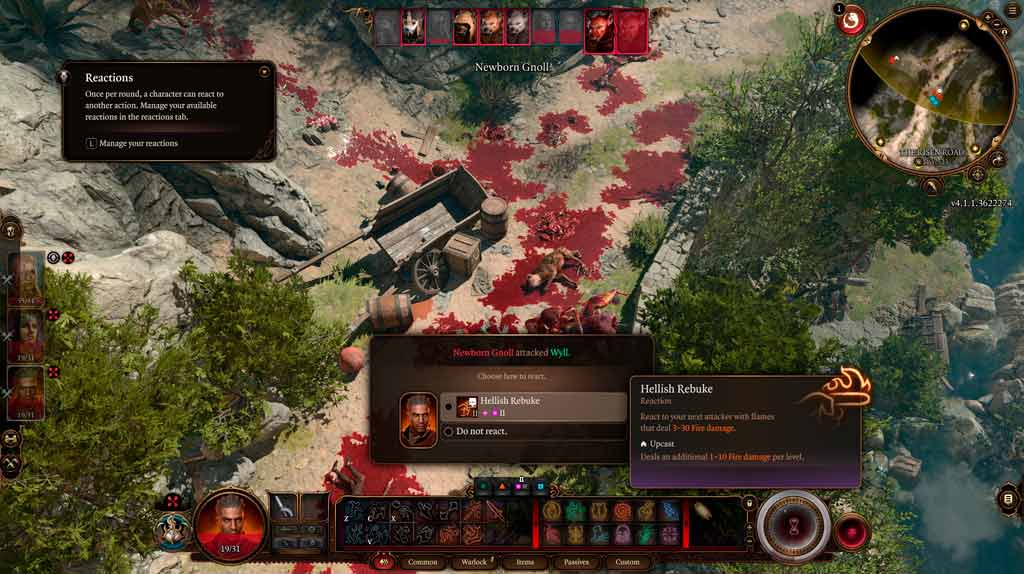Image resolution: width=1024 pixels, height=574 pixels.
Task: Select the Do not react option
Action: pyautogui.click(x=481, y=431)
